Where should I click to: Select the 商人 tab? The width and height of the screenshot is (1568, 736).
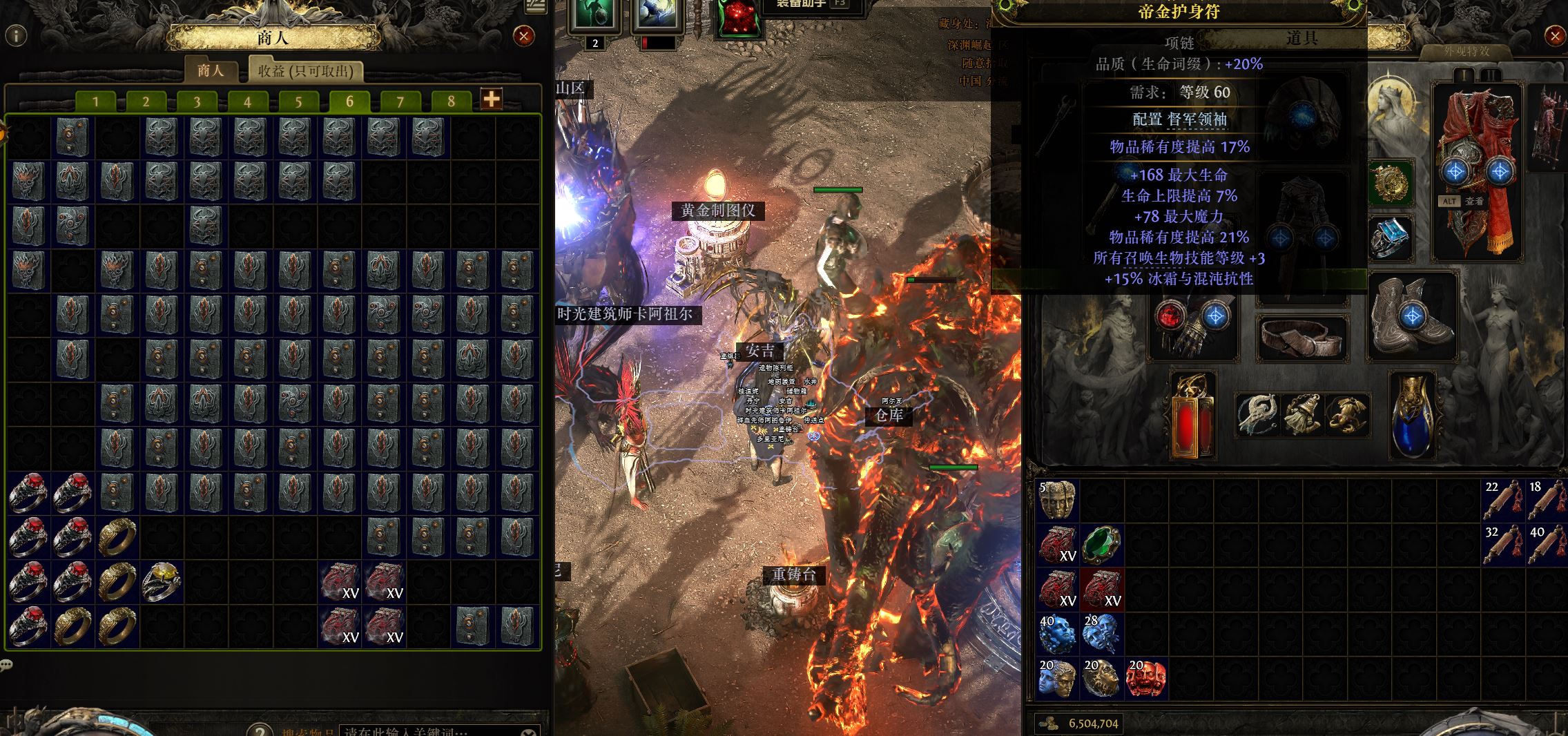pos(211,71)
